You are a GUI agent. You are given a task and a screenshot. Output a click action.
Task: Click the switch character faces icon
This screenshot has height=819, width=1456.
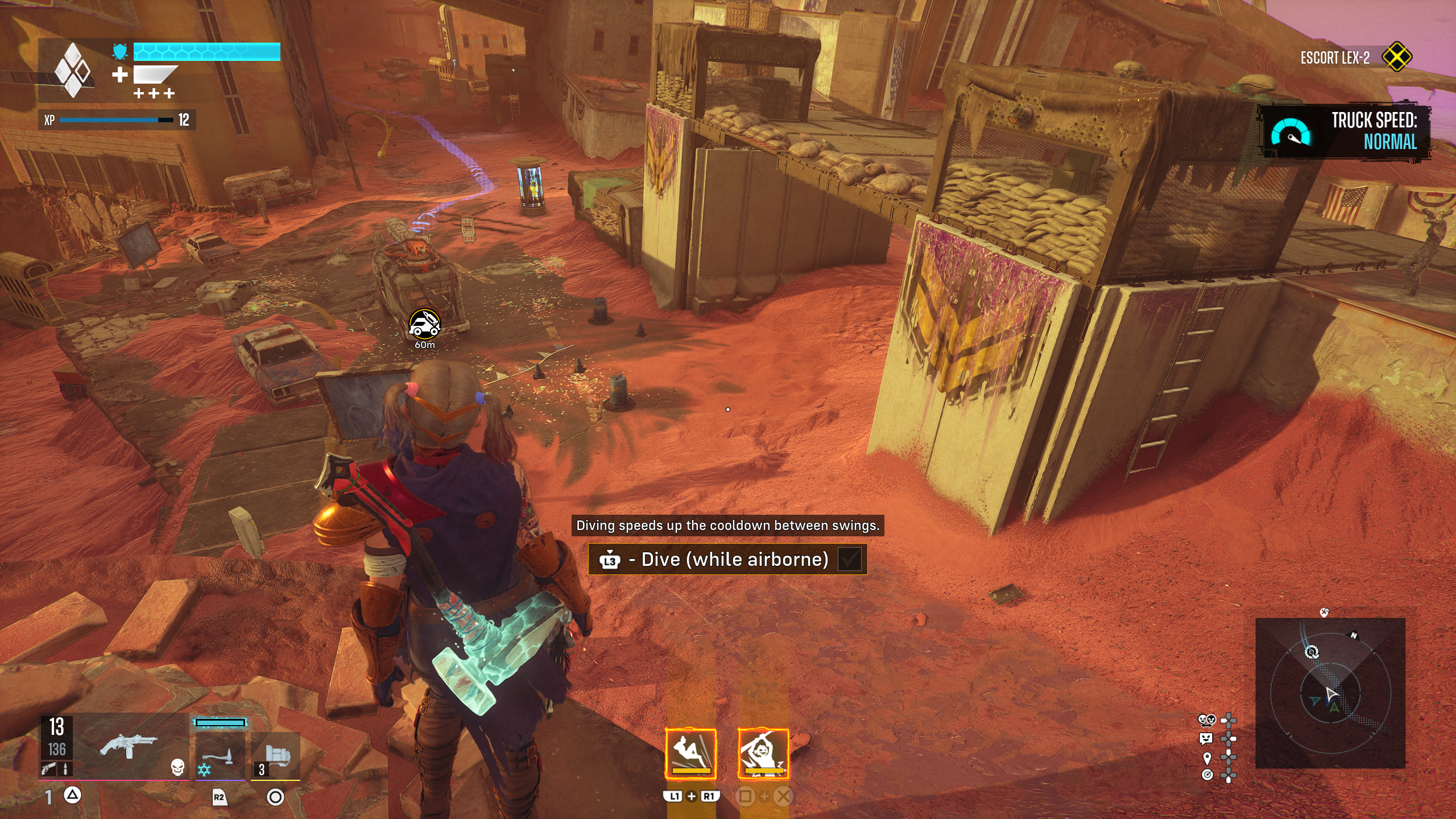click(x=1206, y=721)
